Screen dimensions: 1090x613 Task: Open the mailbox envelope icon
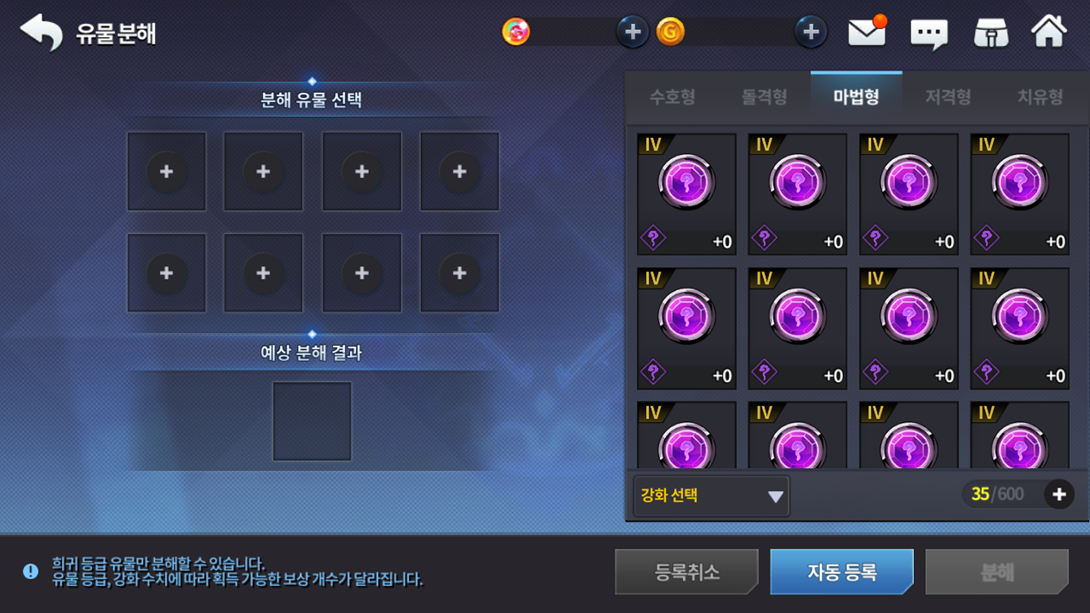[x=867, y=32]
